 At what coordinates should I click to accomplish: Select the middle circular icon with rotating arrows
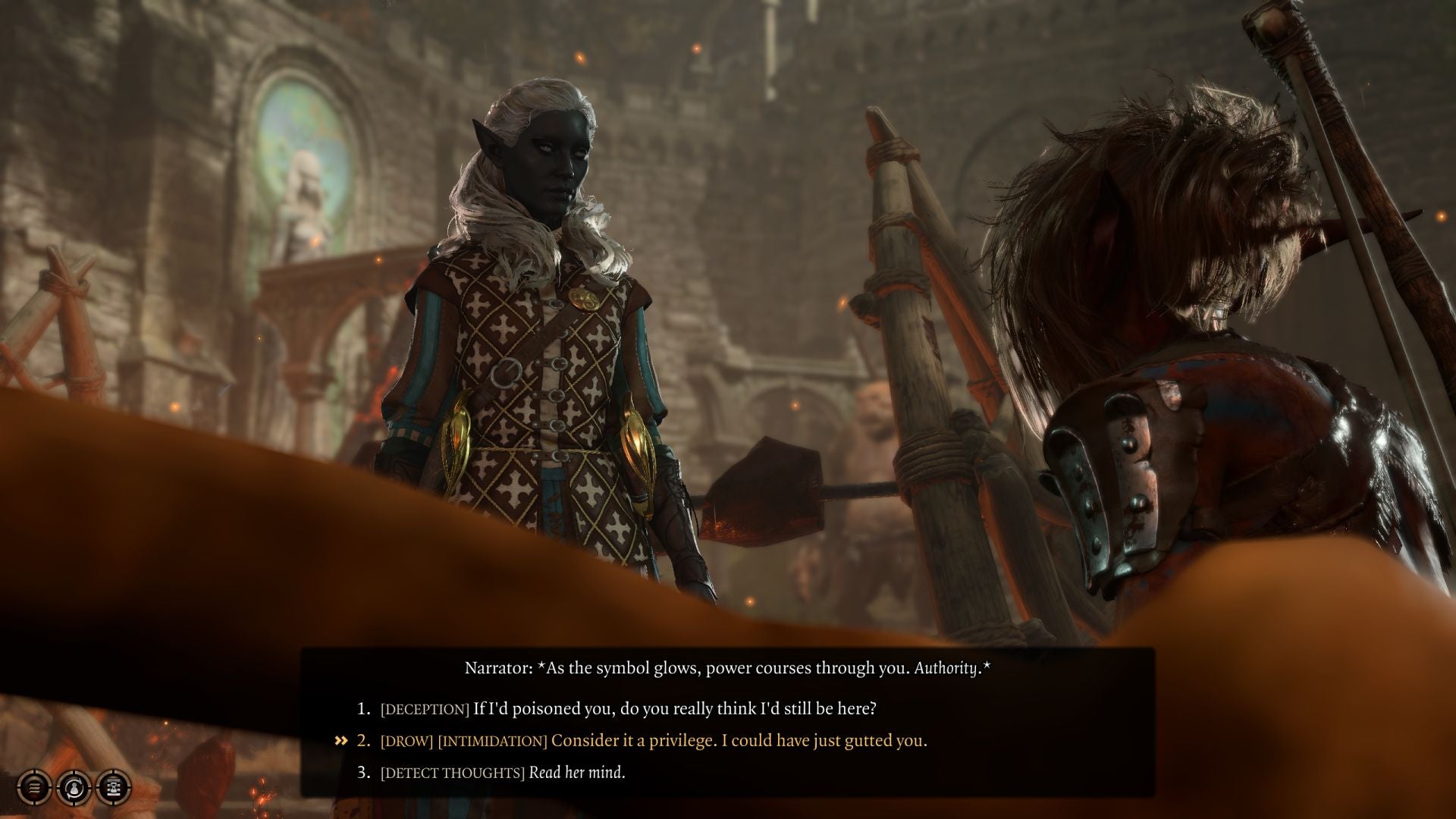[74, 788]
